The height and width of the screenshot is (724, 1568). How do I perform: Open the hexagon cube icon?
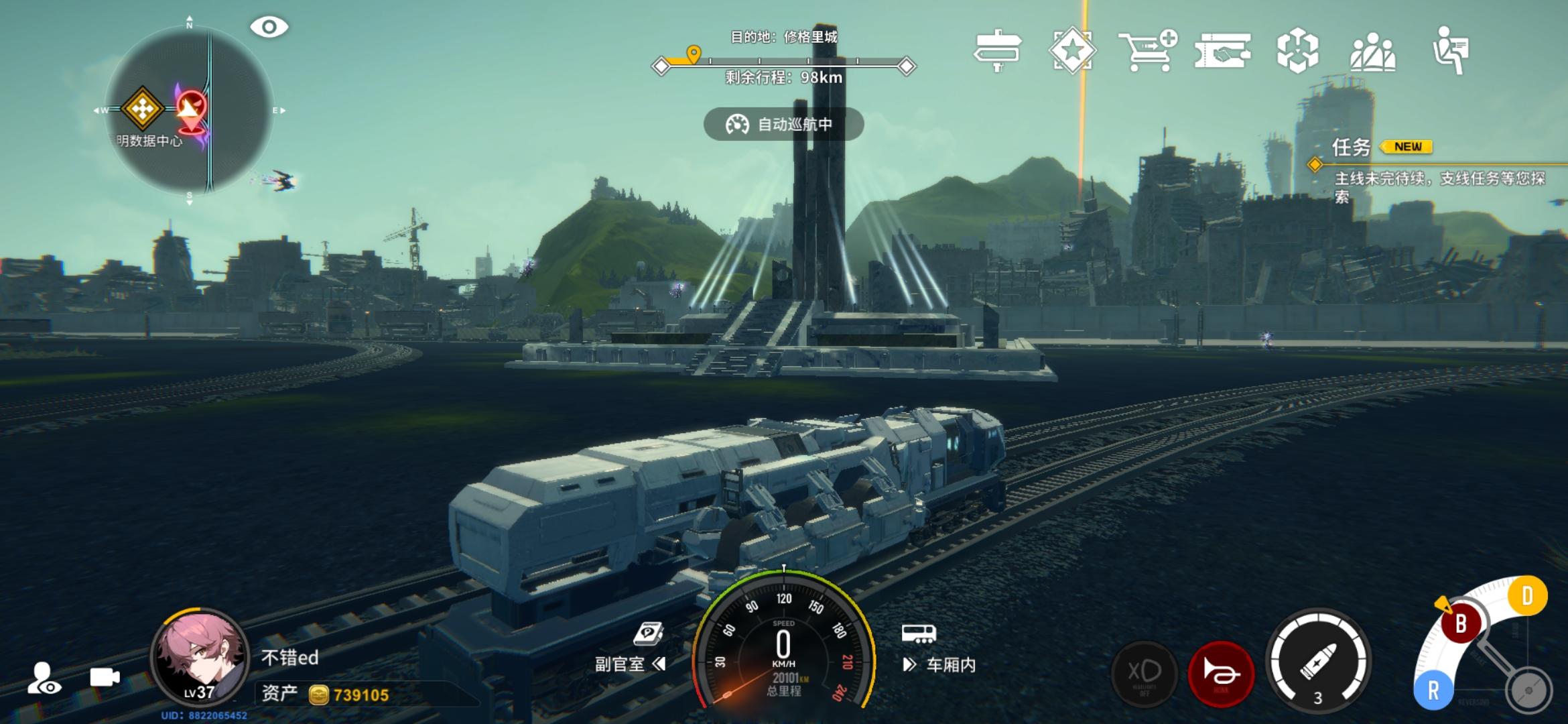pos(1297,50)
